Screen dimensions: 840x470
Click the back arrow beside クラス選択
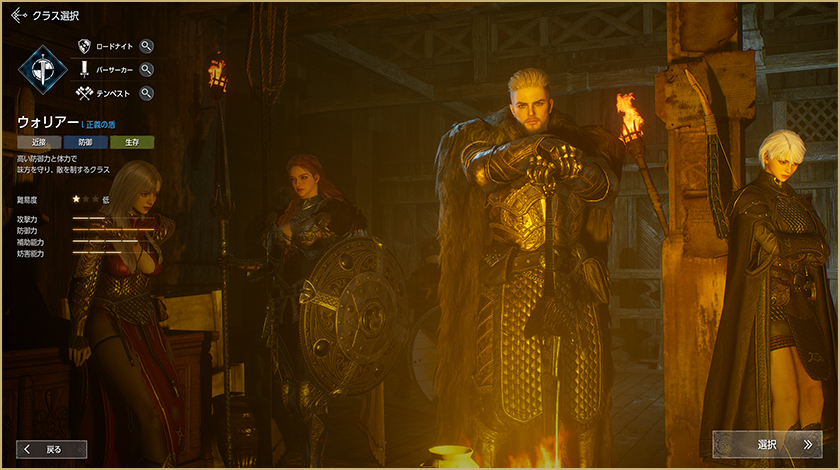[17, 16]
